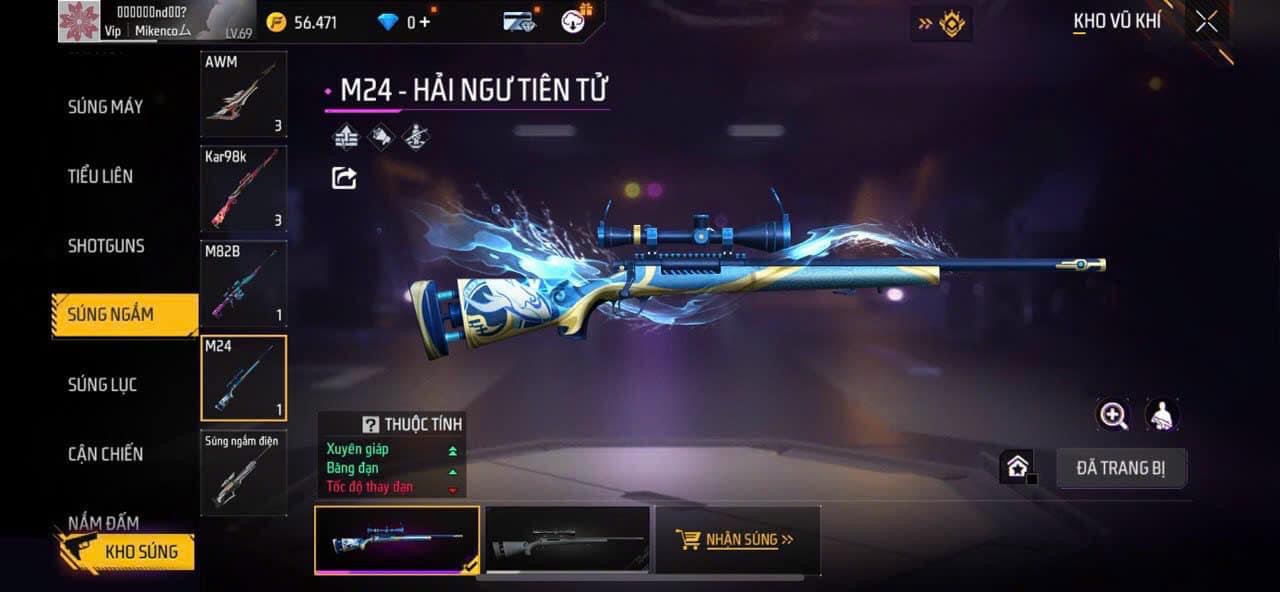Close the weapon armory screen
This screenshot has height=592, width=1280.
(1207, 22)
